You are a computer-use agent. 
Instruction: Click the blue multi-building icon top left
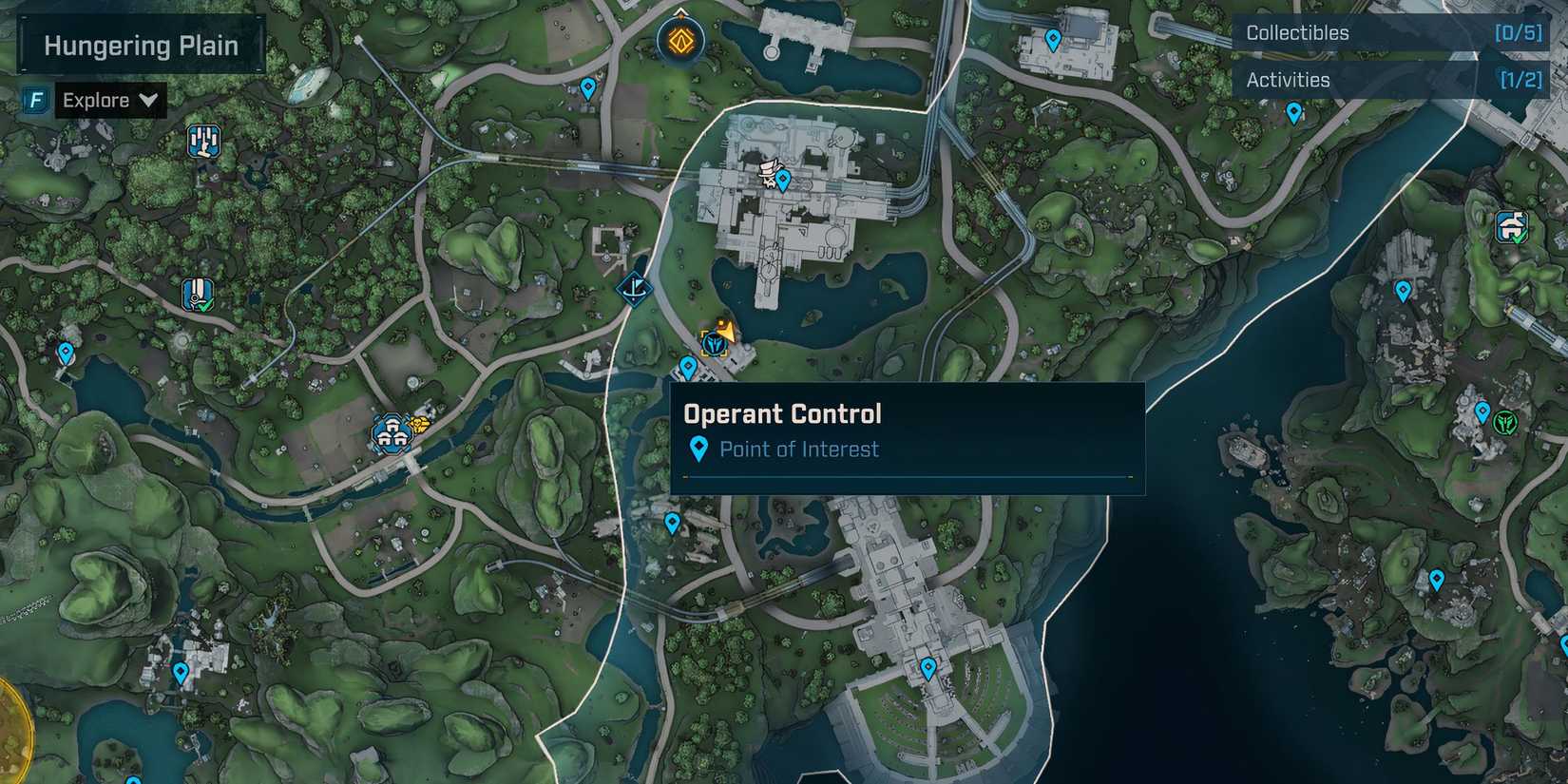point(202,143)
